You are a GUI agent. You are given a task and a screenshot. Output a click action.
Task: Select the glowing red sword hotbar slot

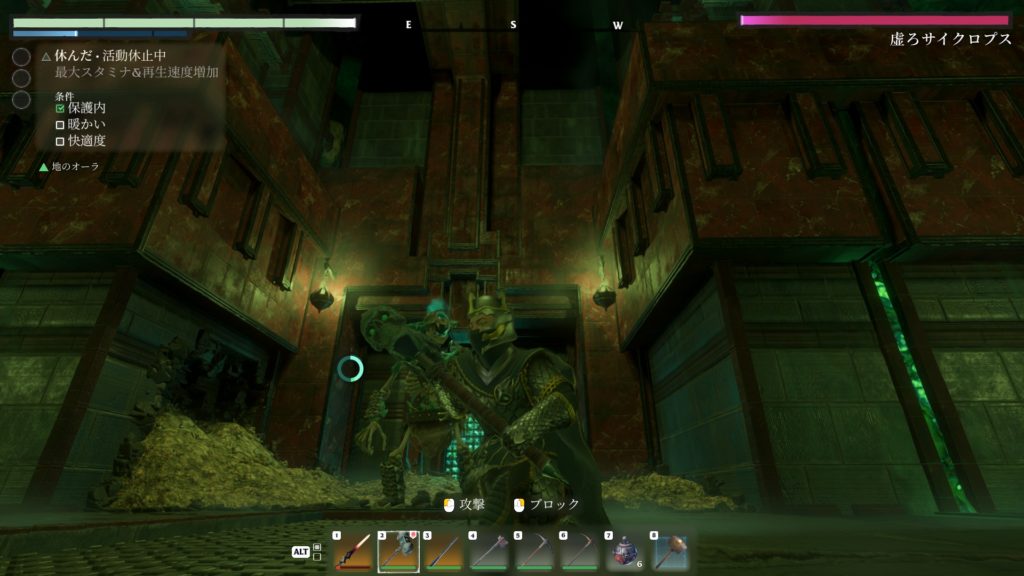point(352,553)
